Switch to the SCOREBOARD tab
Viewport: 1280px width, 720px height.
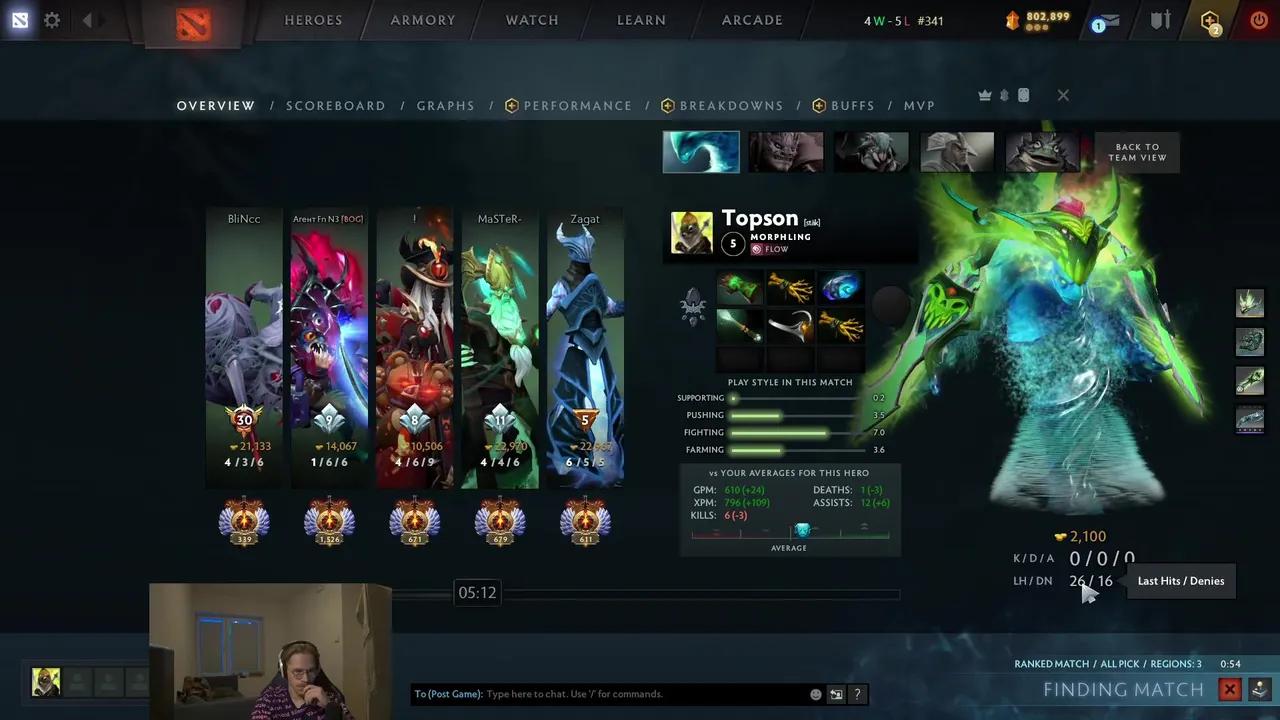335,105
